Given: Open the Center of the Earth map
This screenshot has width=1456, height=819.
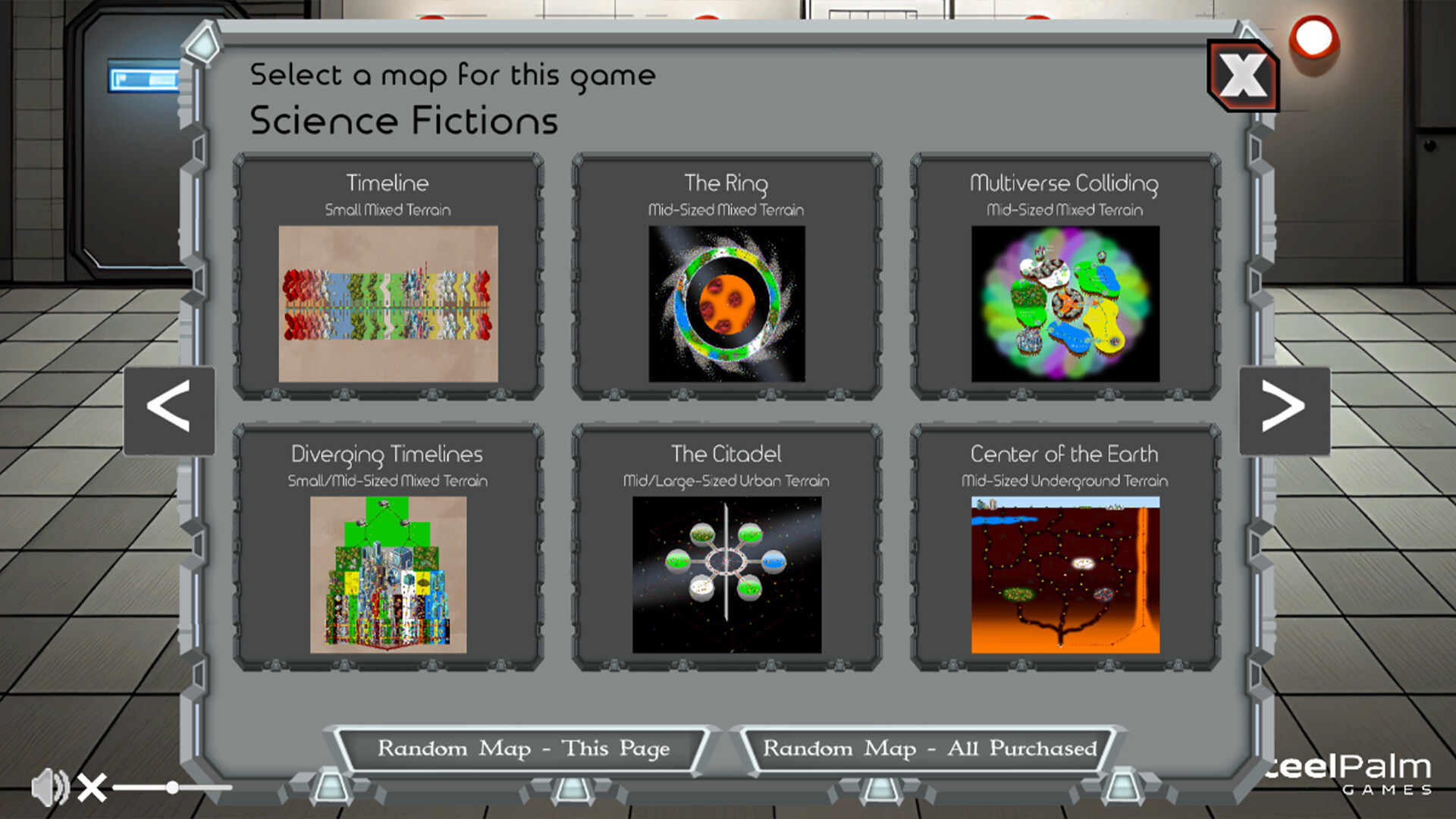Looking at the screenshot, I should click(1065, 573).
